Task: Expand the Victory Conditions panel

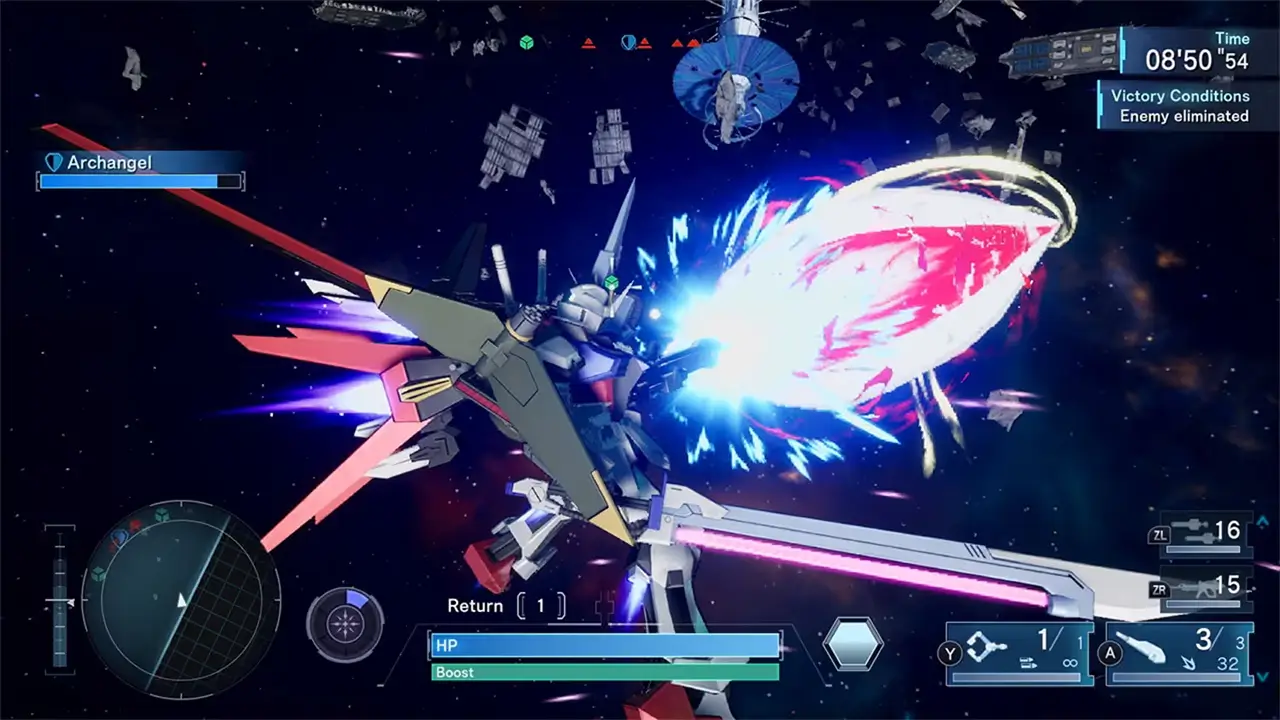Action: click(1179, 96)
